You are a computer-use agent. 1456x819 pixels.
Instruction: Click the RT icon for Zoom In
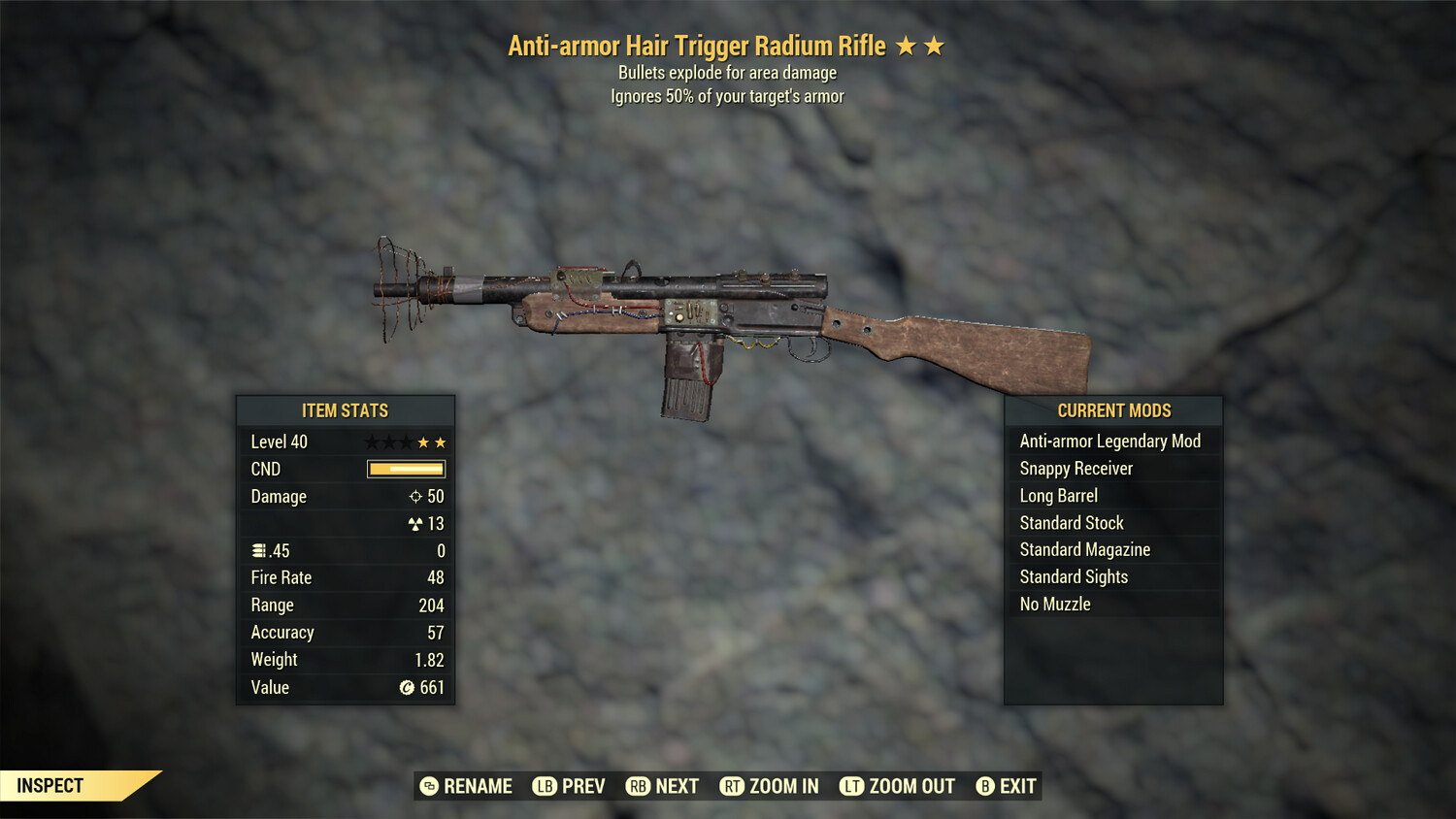pos(736,786)
